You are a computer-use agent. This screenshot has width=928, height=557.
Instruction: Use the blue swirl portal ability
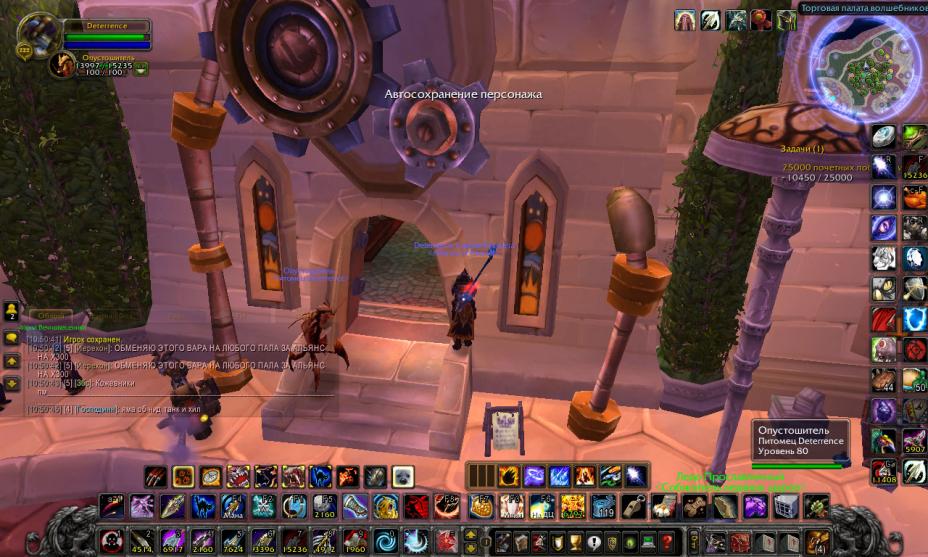[x=386, y=542]
